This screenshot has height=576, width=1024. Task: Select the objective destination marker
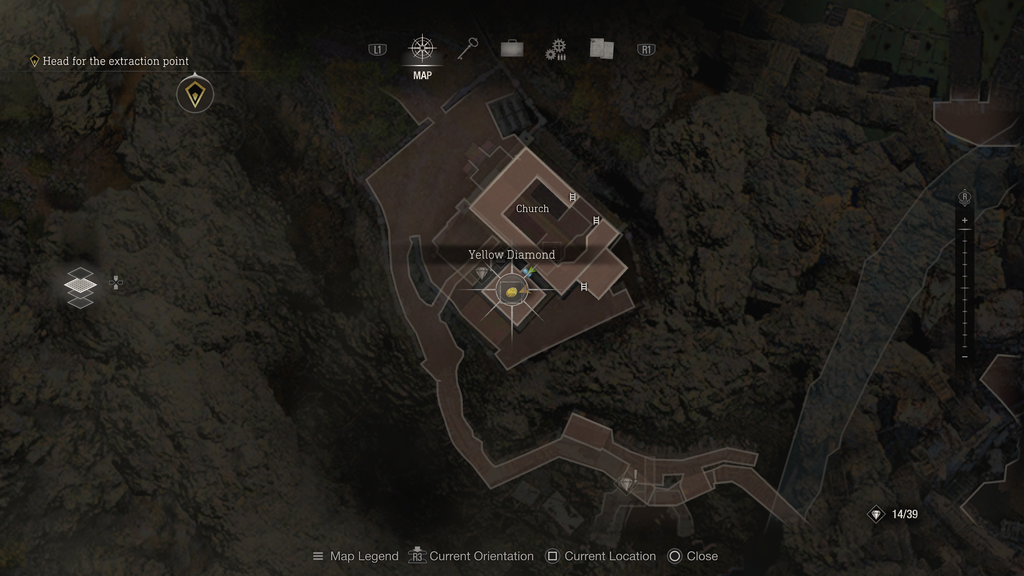[194, 95]
